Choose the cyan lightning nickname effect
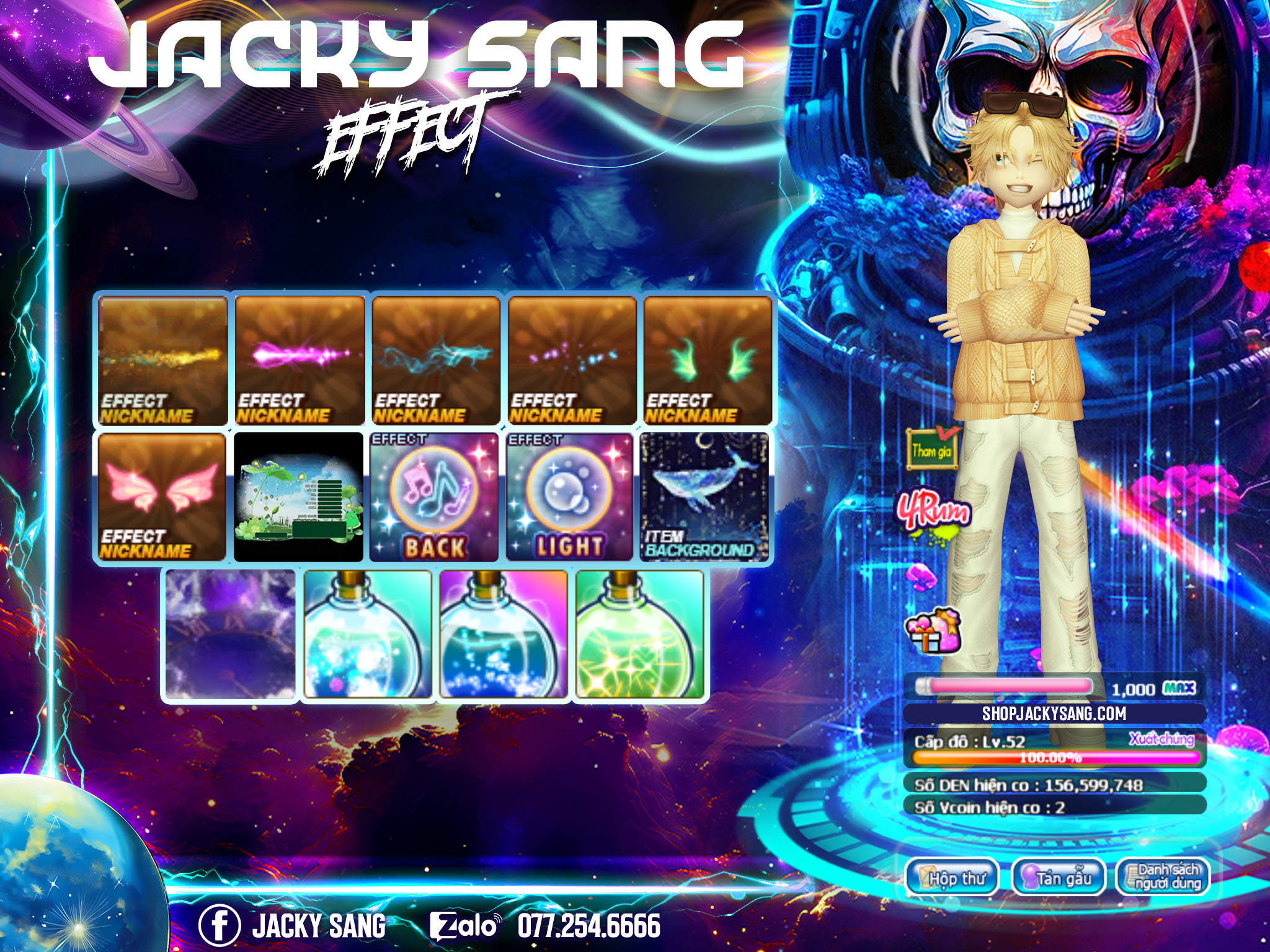Screen dimensions: 1270x952 tap(436, 360)
